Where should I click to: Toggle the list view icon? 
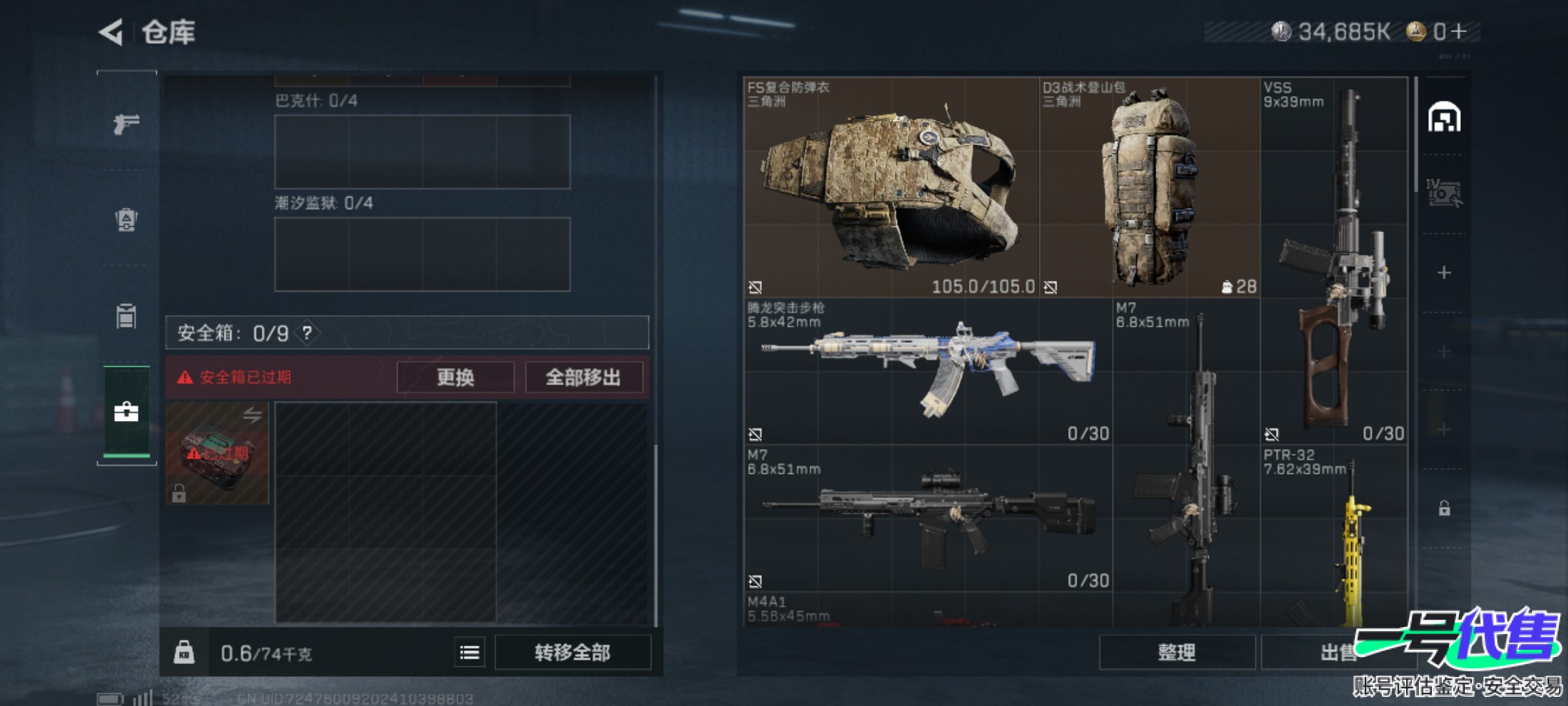470,652
